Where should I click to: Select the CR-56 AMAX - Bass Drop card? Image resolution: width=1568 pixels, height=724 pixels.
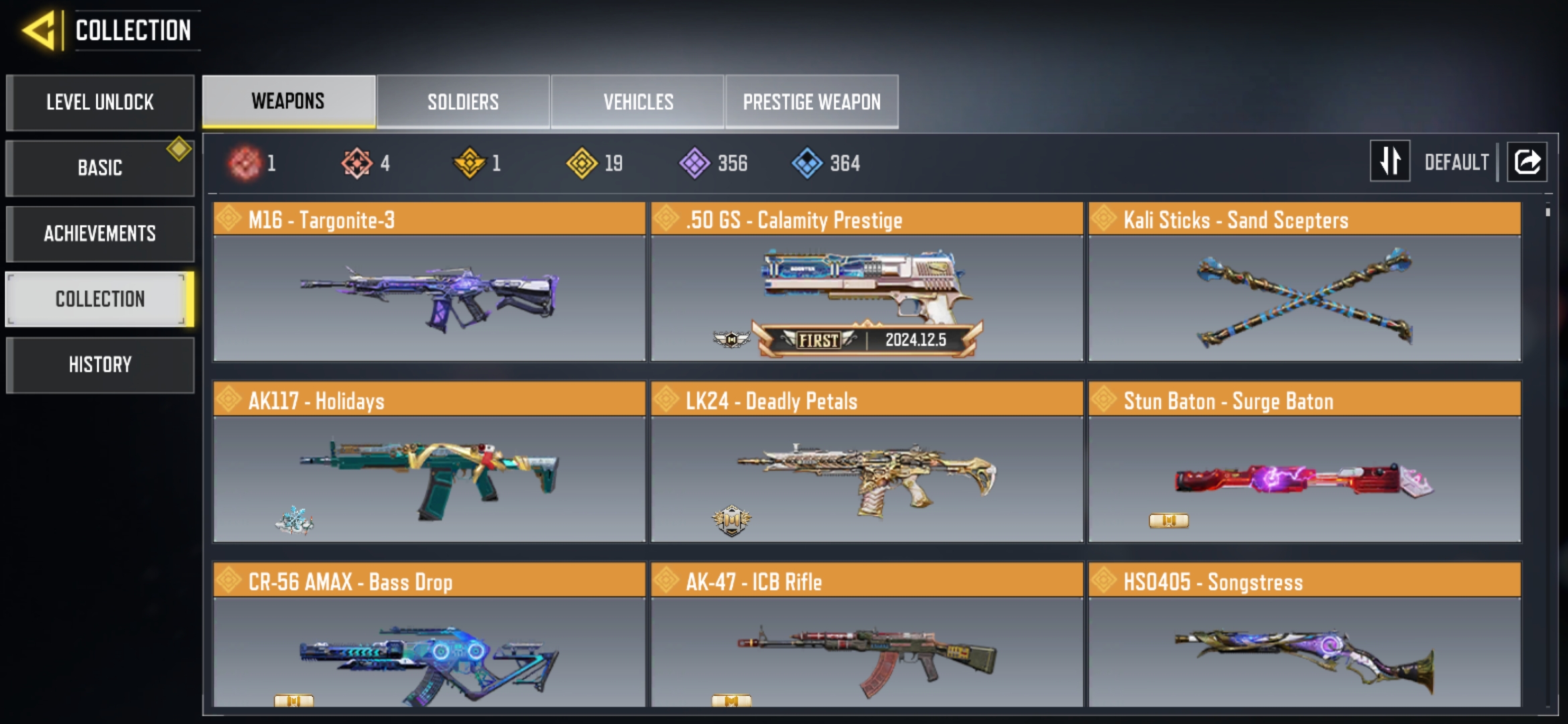[429, 637]
